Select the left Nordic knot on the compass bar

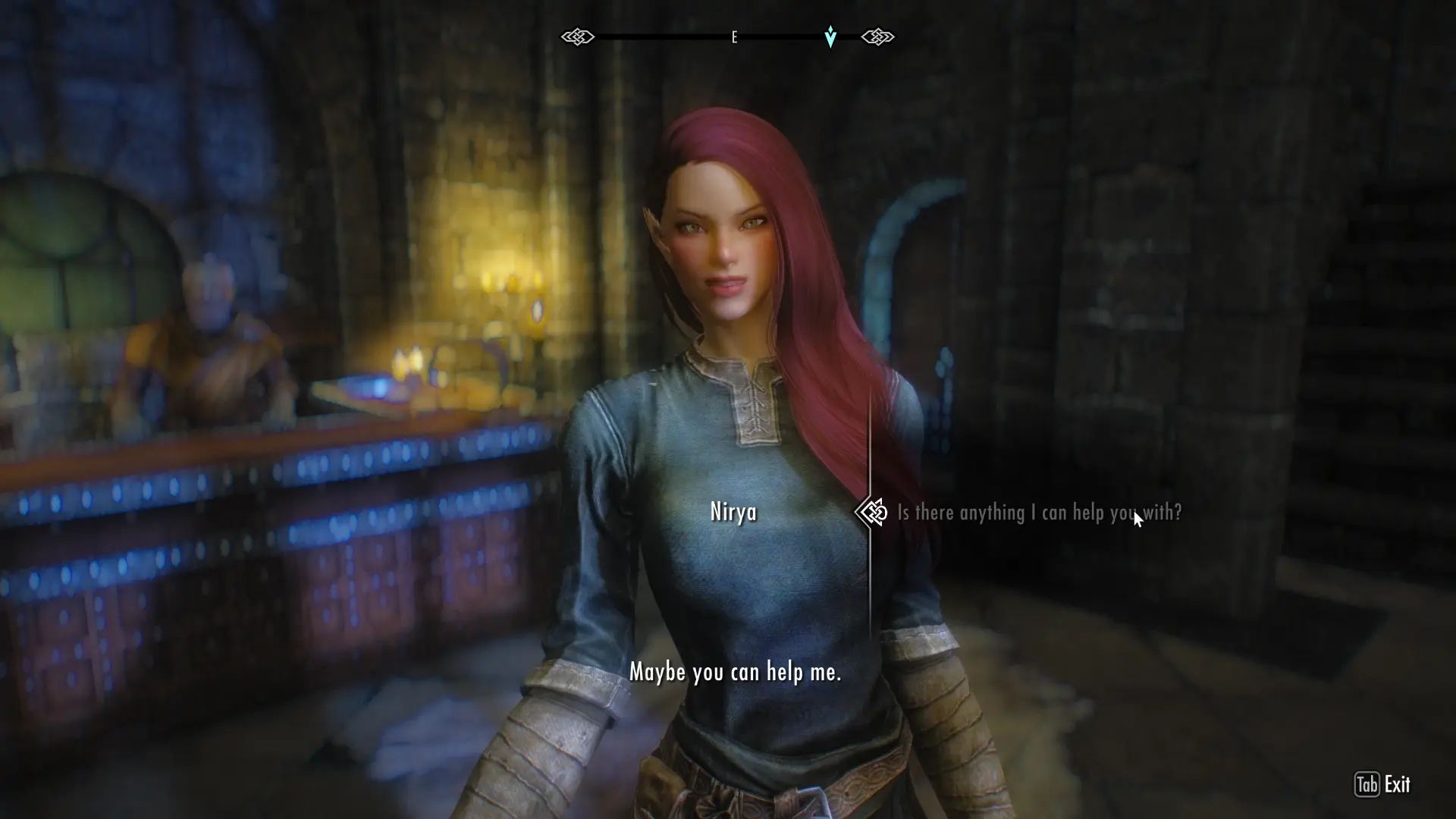[579, 36]
